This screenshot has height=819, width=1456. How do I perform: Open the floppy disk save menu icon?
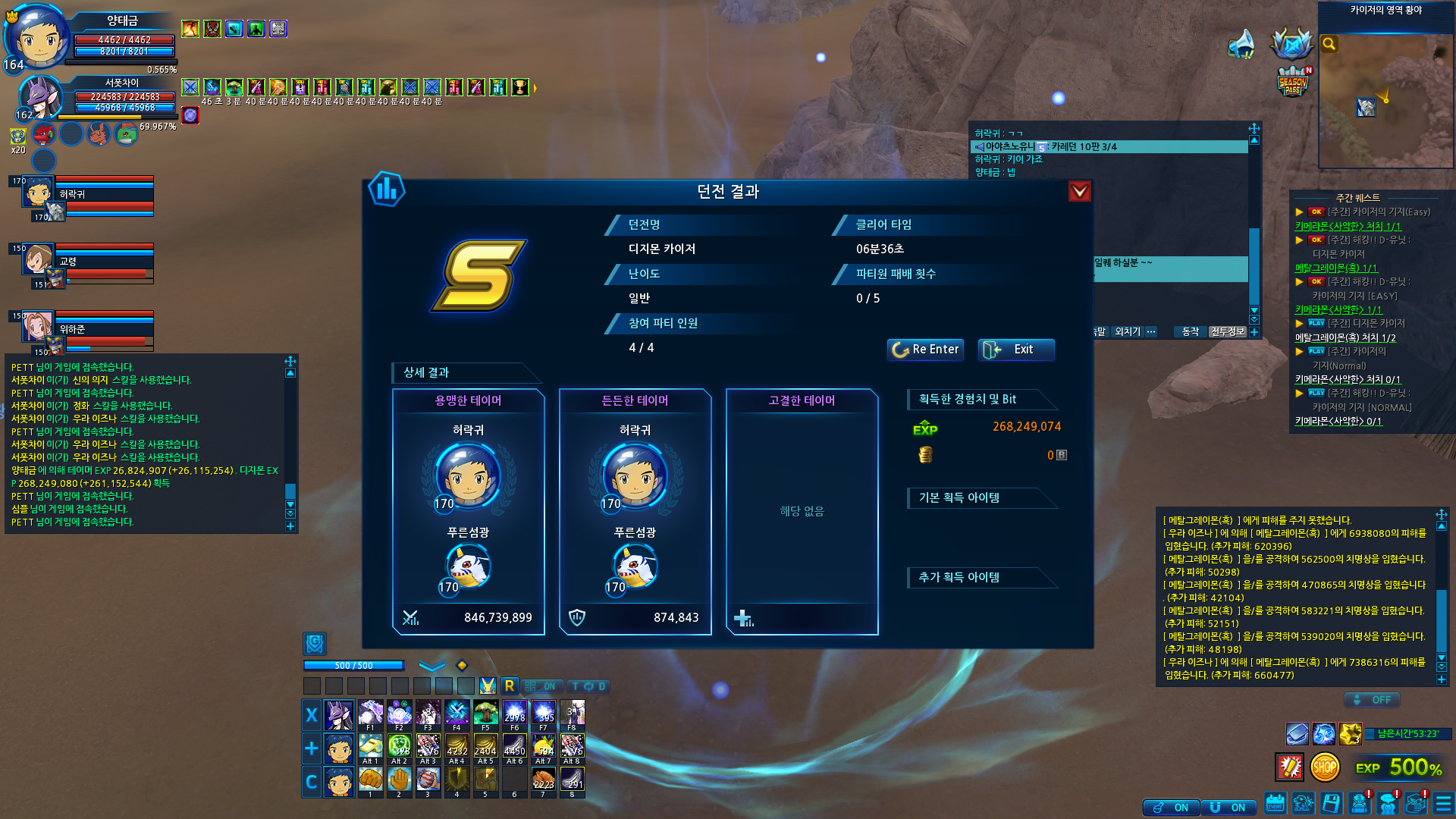1331,803
